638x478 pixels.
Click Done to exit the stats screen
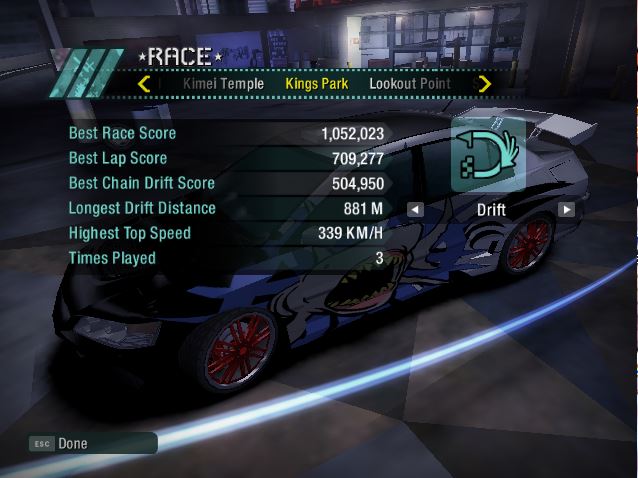click(x=73, y=443)
